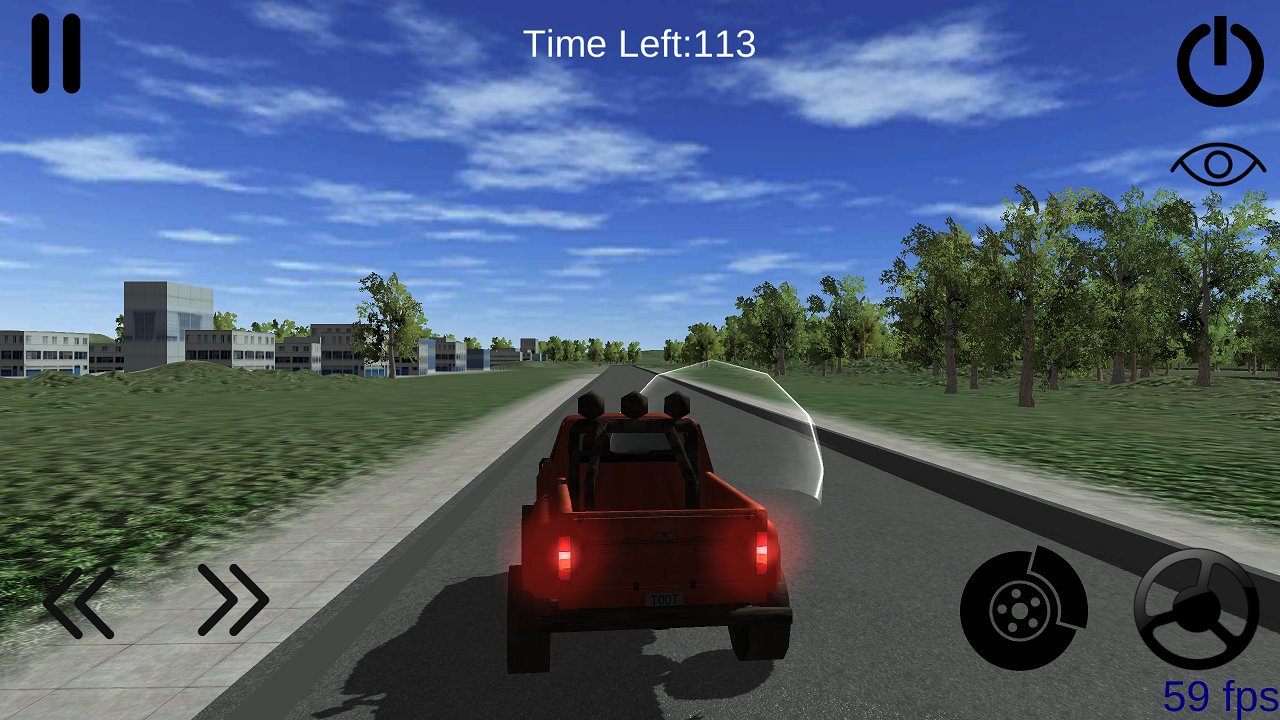This screenshot has height=720, width=1280.
Task: Click the truck's left tail light
Action: click(x=566, y=558)
